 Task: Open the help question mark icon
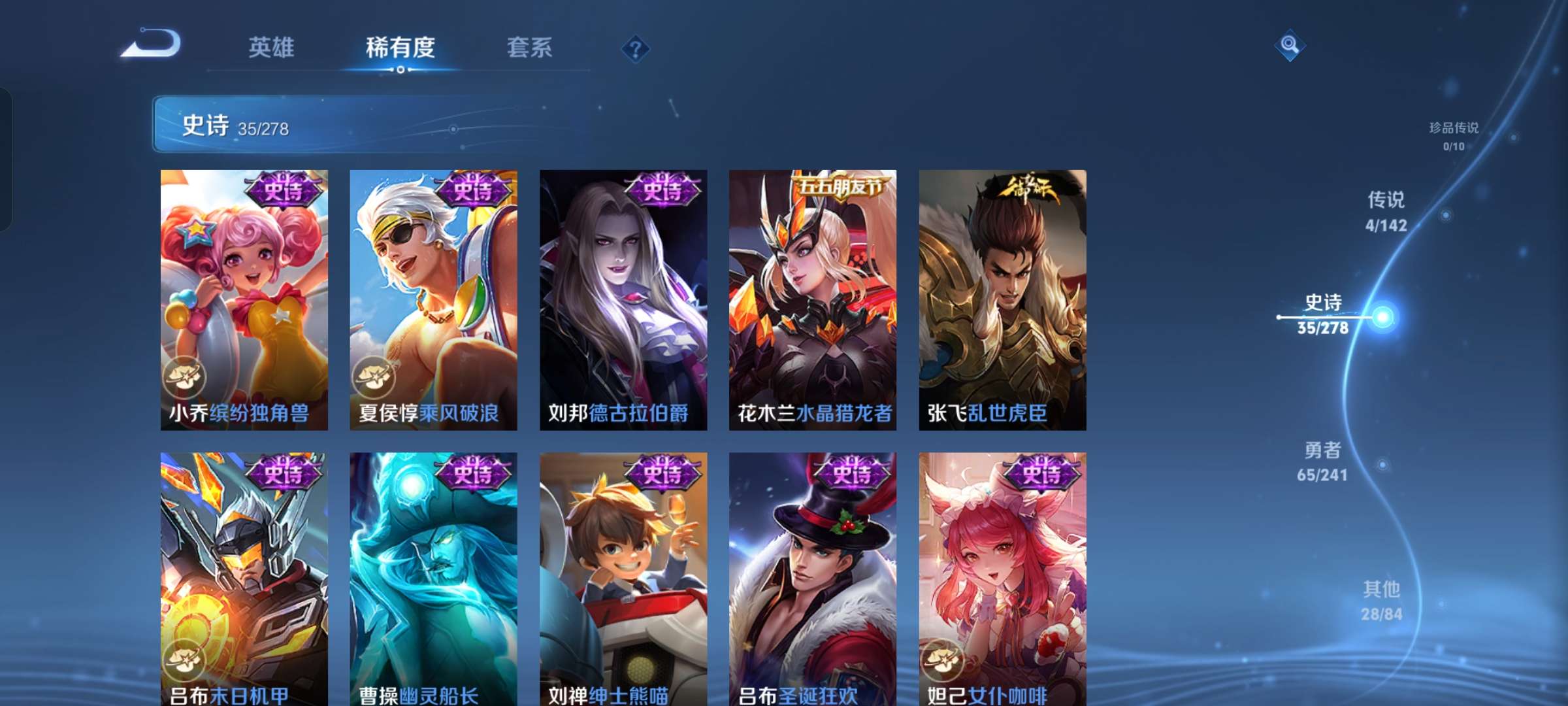tap(634, 48)
